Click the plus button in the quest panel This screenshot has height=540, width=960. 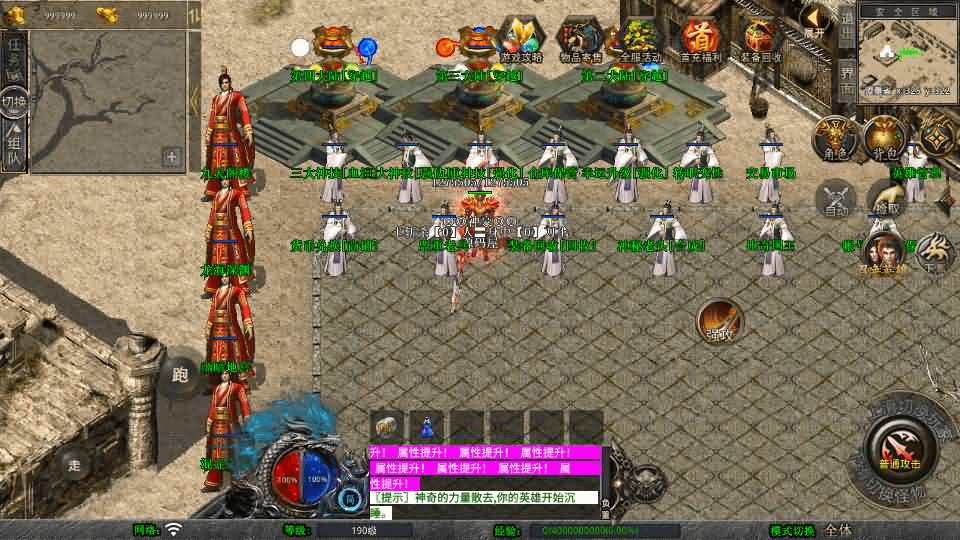172,157
